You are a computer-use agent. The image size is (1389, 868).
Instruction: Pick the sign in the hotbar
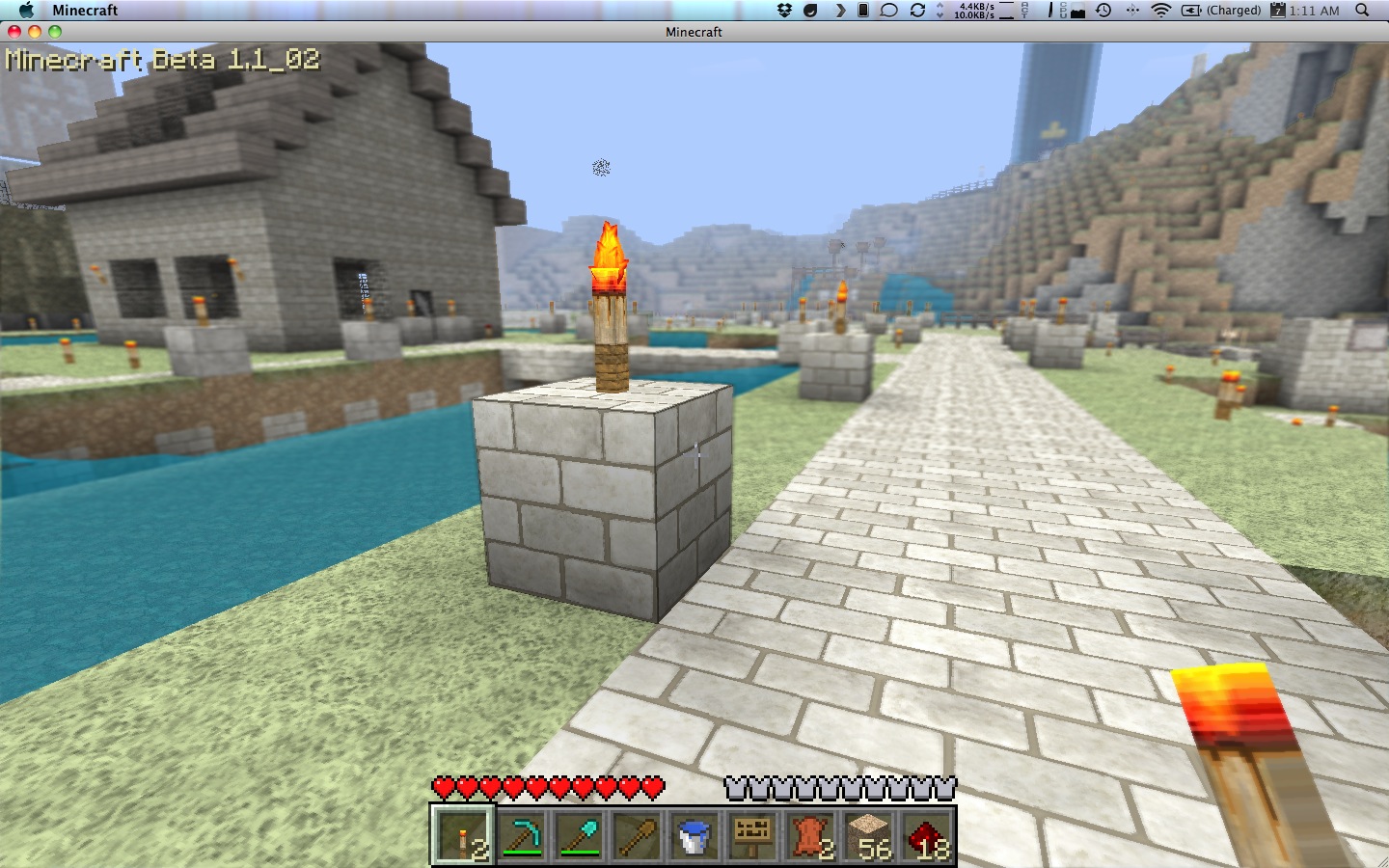click(x=752, y=835)
